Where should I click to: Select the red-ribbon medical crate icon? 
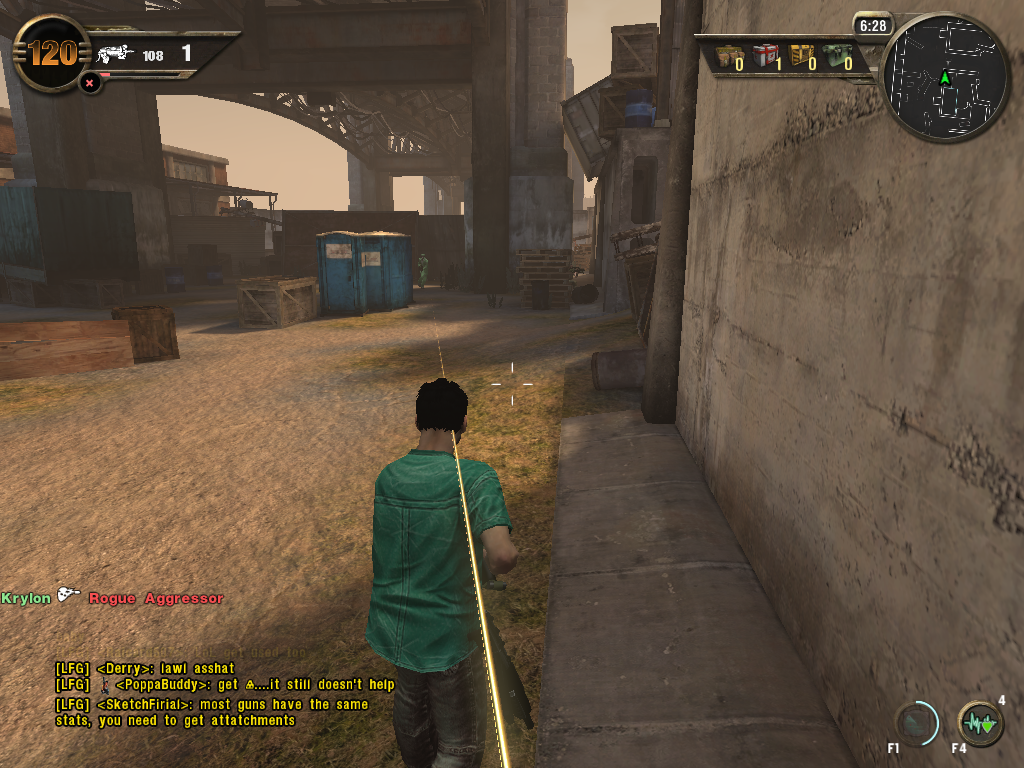(765, 55)
